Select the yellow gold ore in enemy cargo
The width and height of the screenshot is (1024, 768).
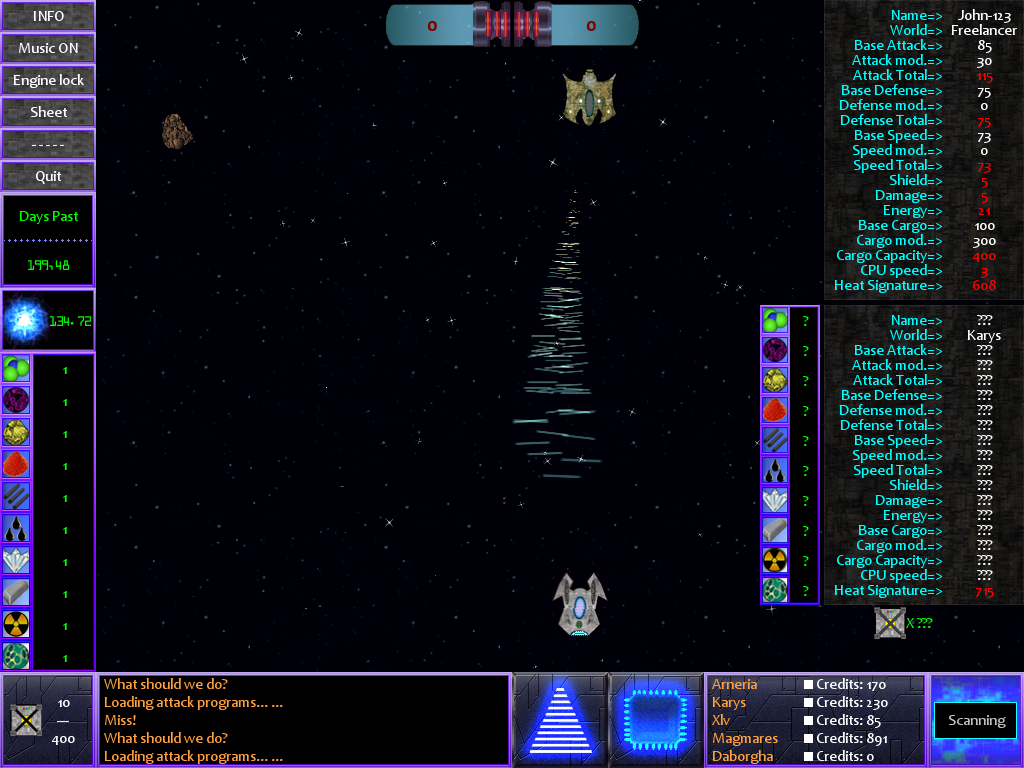coord(775,380)
